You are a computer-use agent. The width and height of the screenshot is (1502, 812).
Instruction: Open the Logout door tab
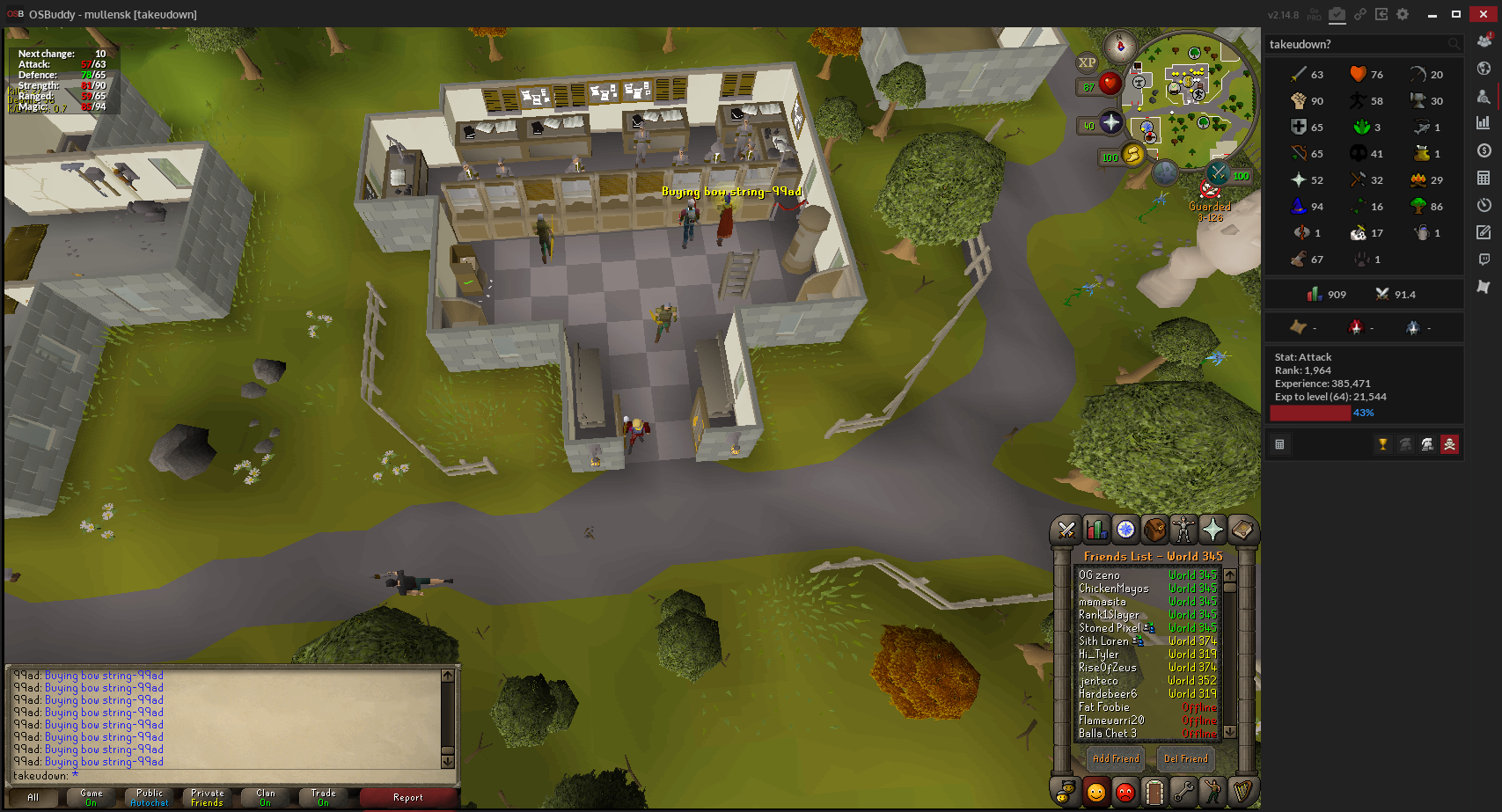point(1154,793)
